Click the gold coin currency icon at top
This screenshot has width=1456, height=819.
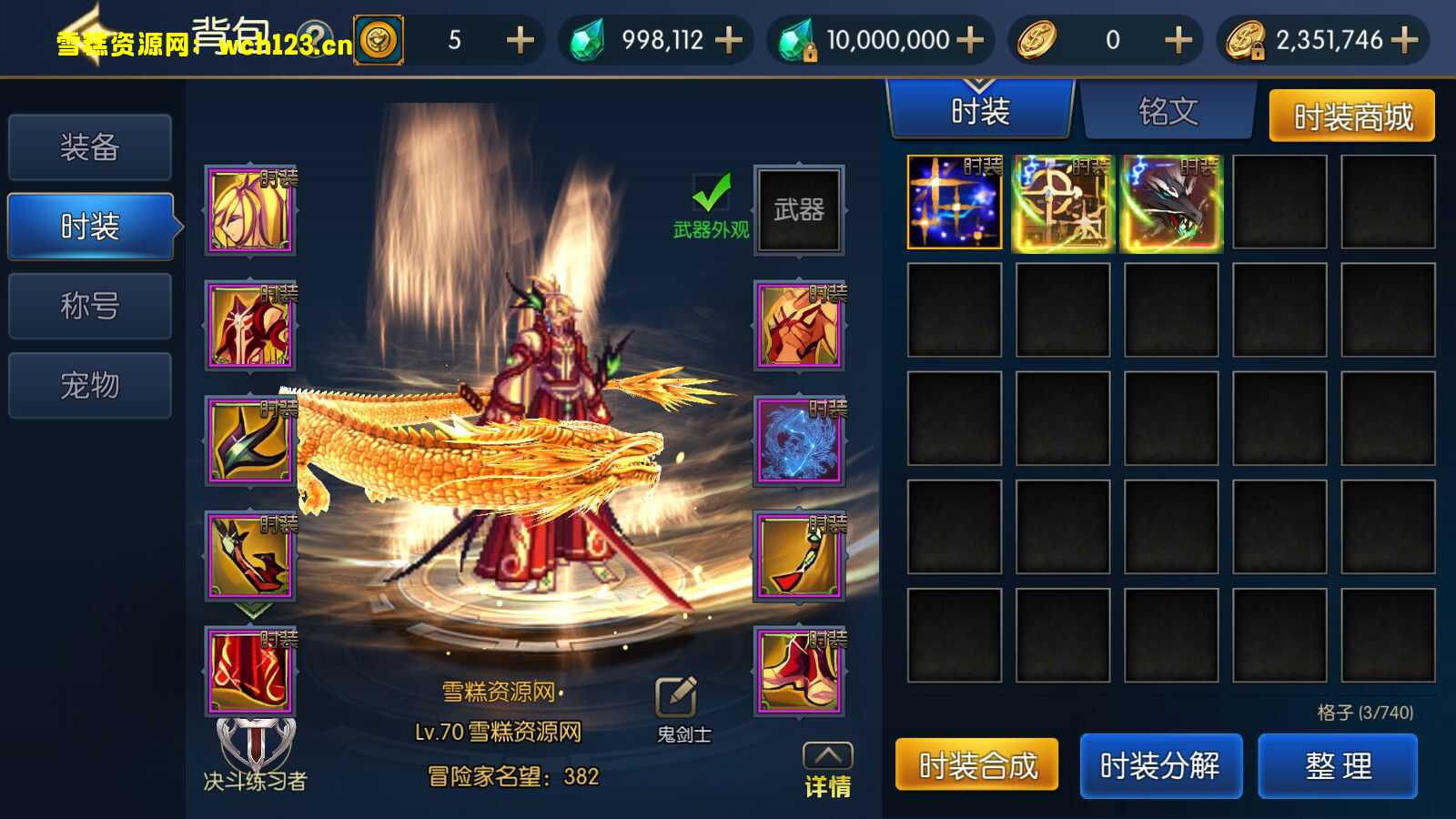pyautogui.click(x=1036, y=40)
